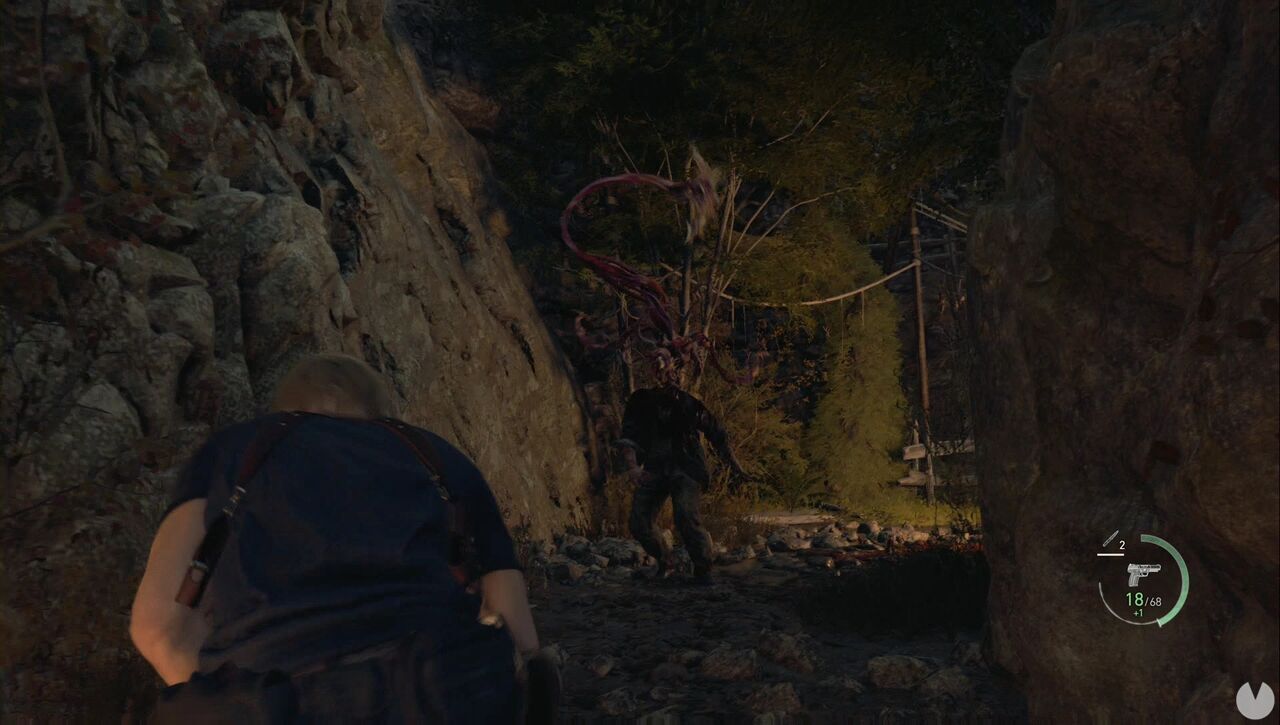Click the 18/68 ammo counter text
This screenshot has width=1280, height=725.
(1143, 600)
